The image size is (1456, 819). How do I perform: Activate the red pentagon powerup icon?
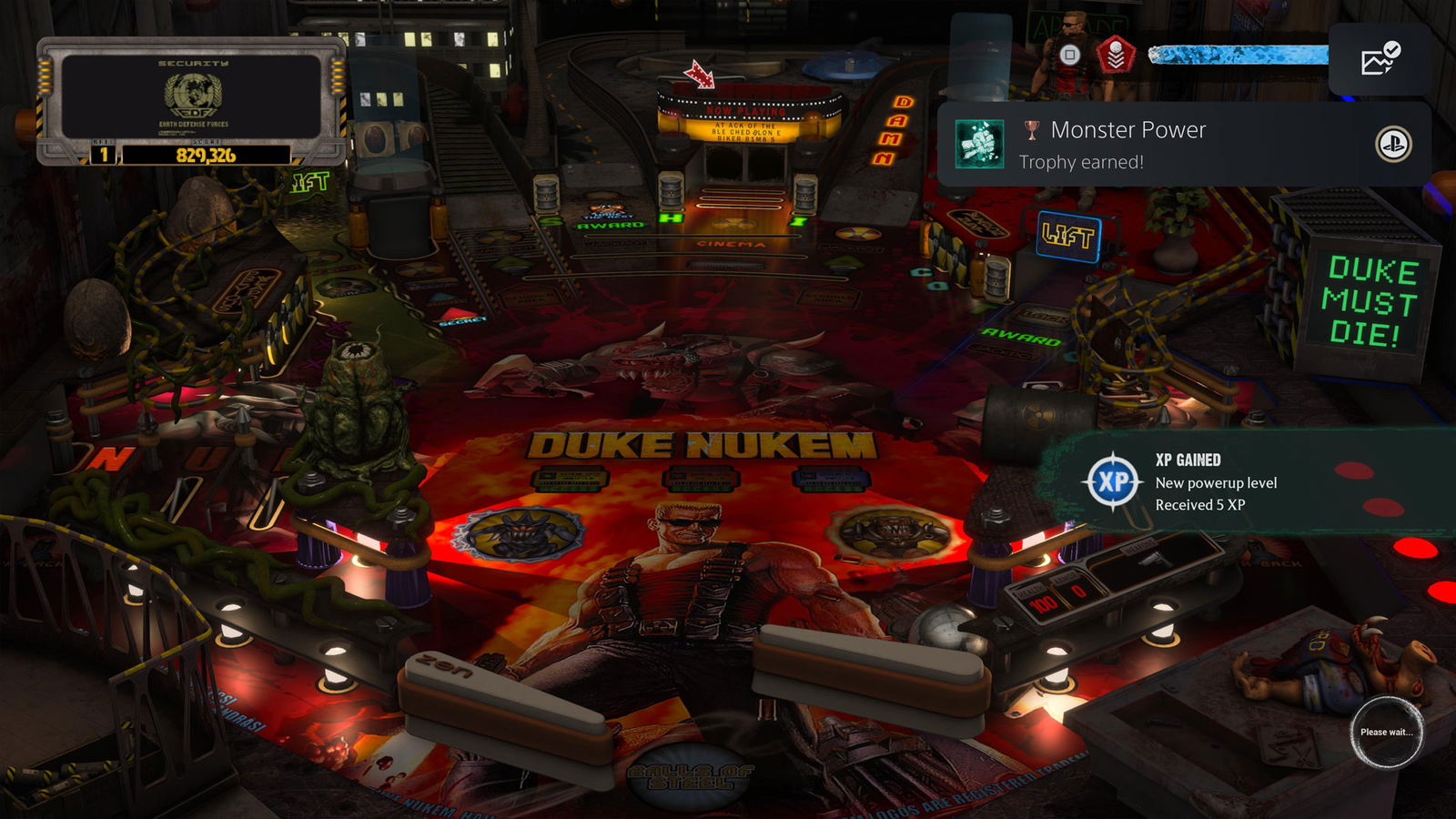click(x=1116, y=56)
